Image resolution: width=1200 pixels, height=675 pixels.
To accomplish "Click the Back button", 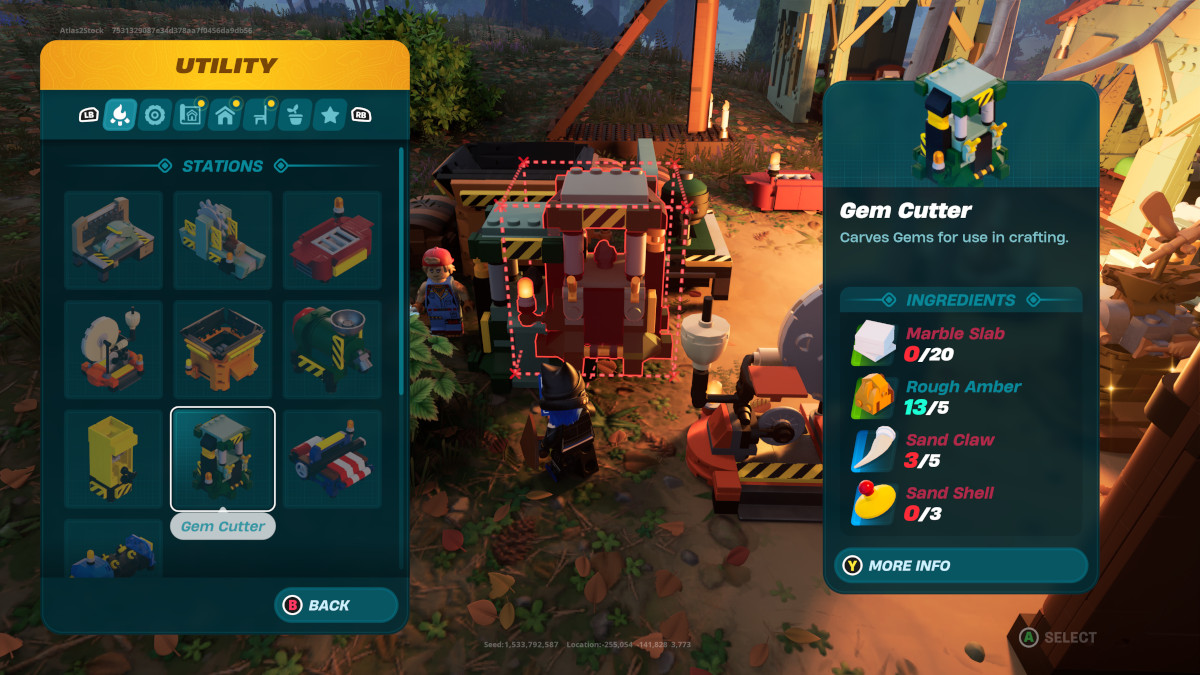I will click(x=336, y=605).
